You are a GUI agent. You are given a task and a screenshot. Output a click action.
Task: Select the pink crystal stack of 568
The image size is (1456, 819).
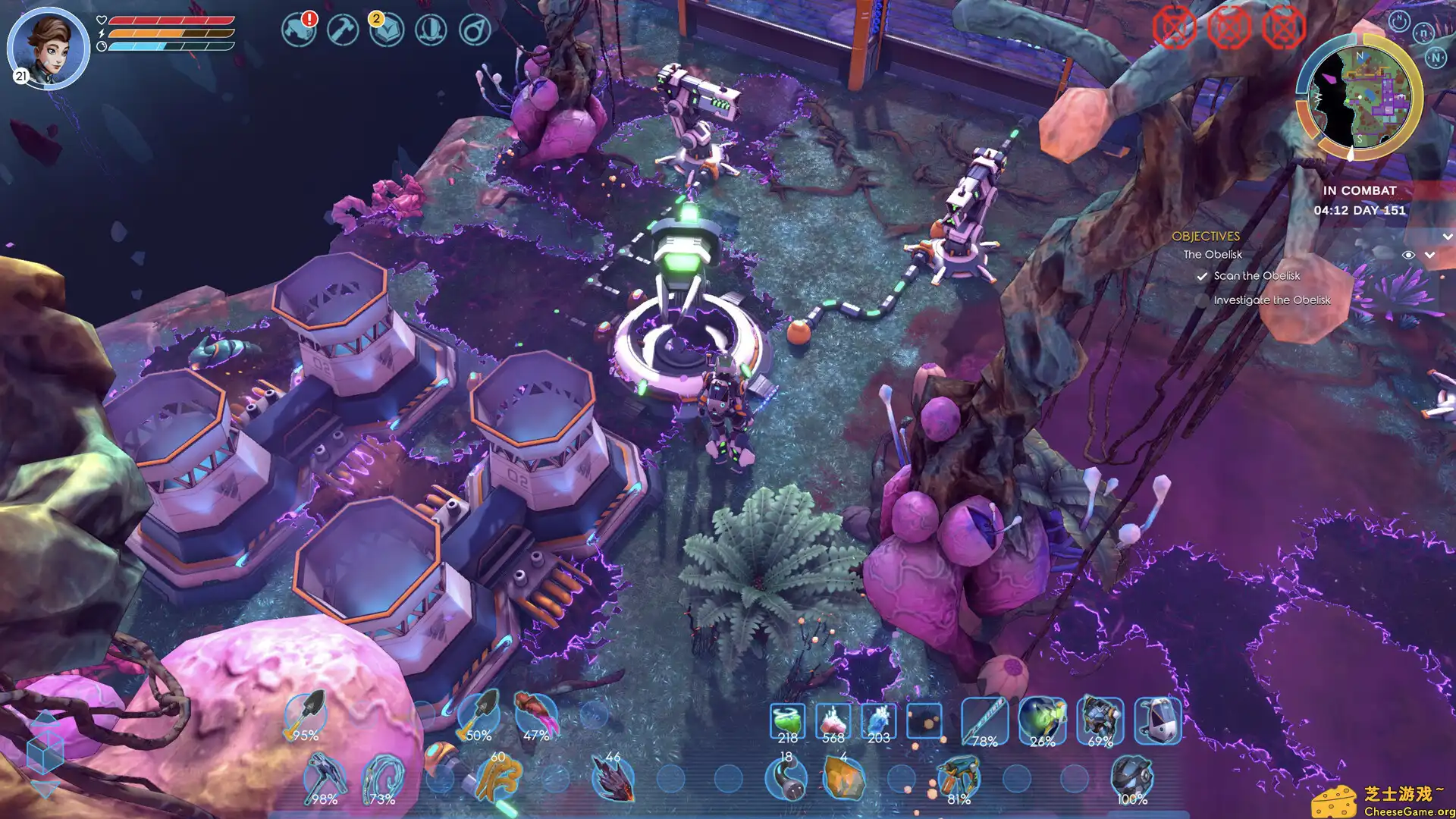click(833, 720)
